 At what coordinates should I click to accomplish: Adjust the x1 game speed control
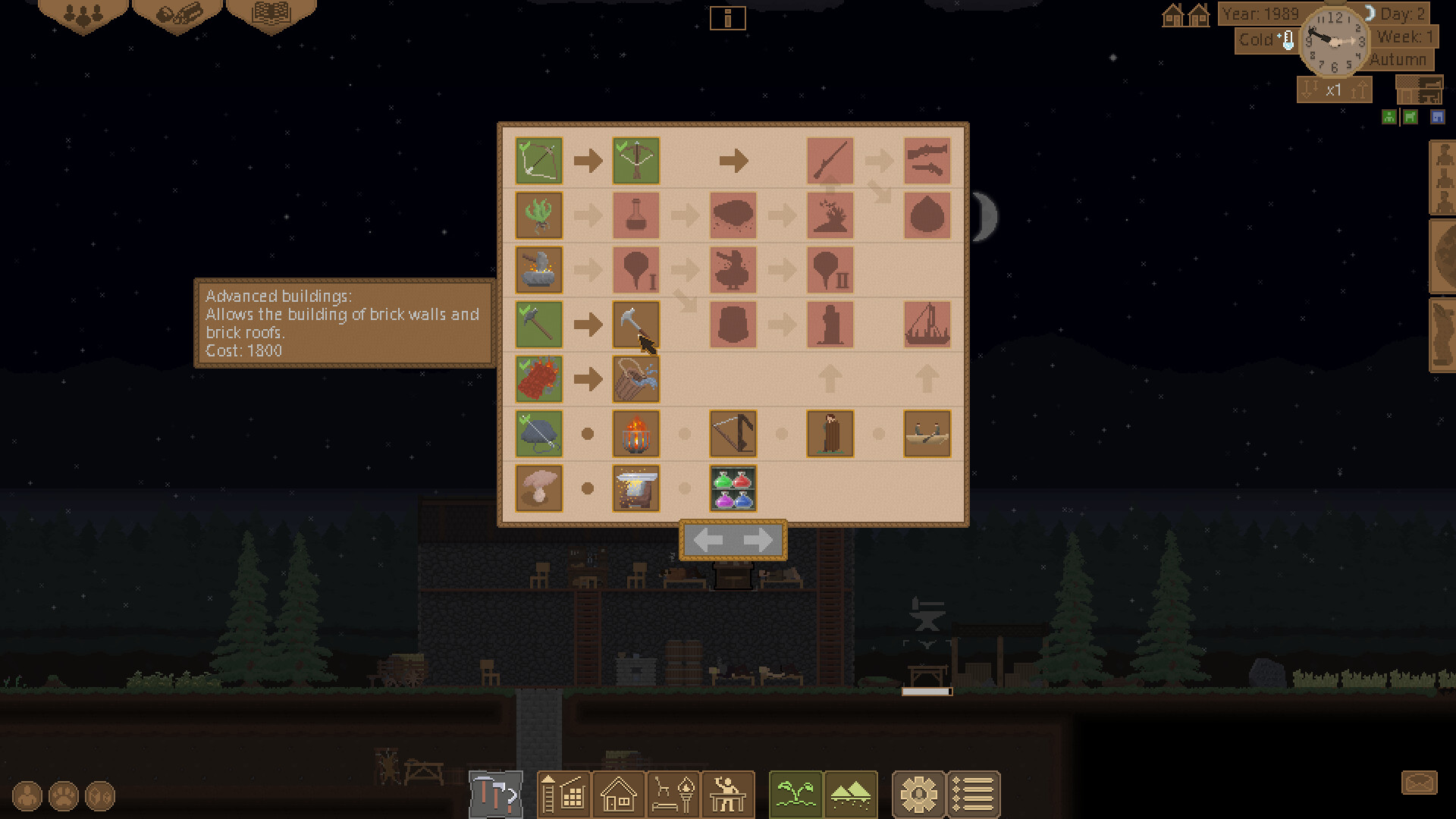tap(1334, 89)
